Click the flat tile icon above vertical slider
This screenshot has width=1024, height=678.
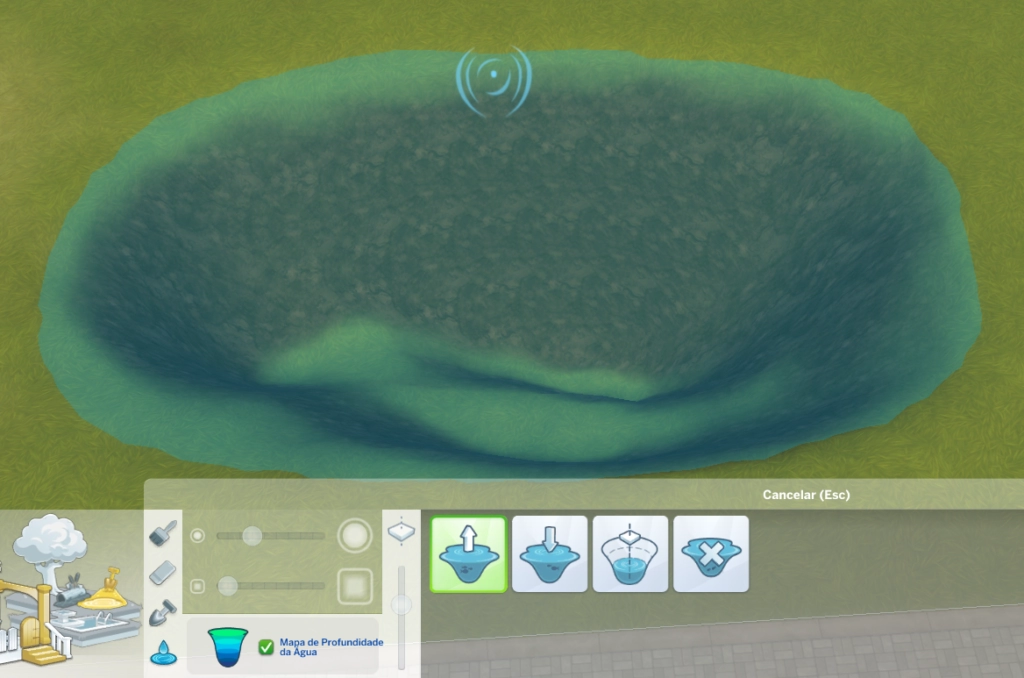[x=402, y=530]
